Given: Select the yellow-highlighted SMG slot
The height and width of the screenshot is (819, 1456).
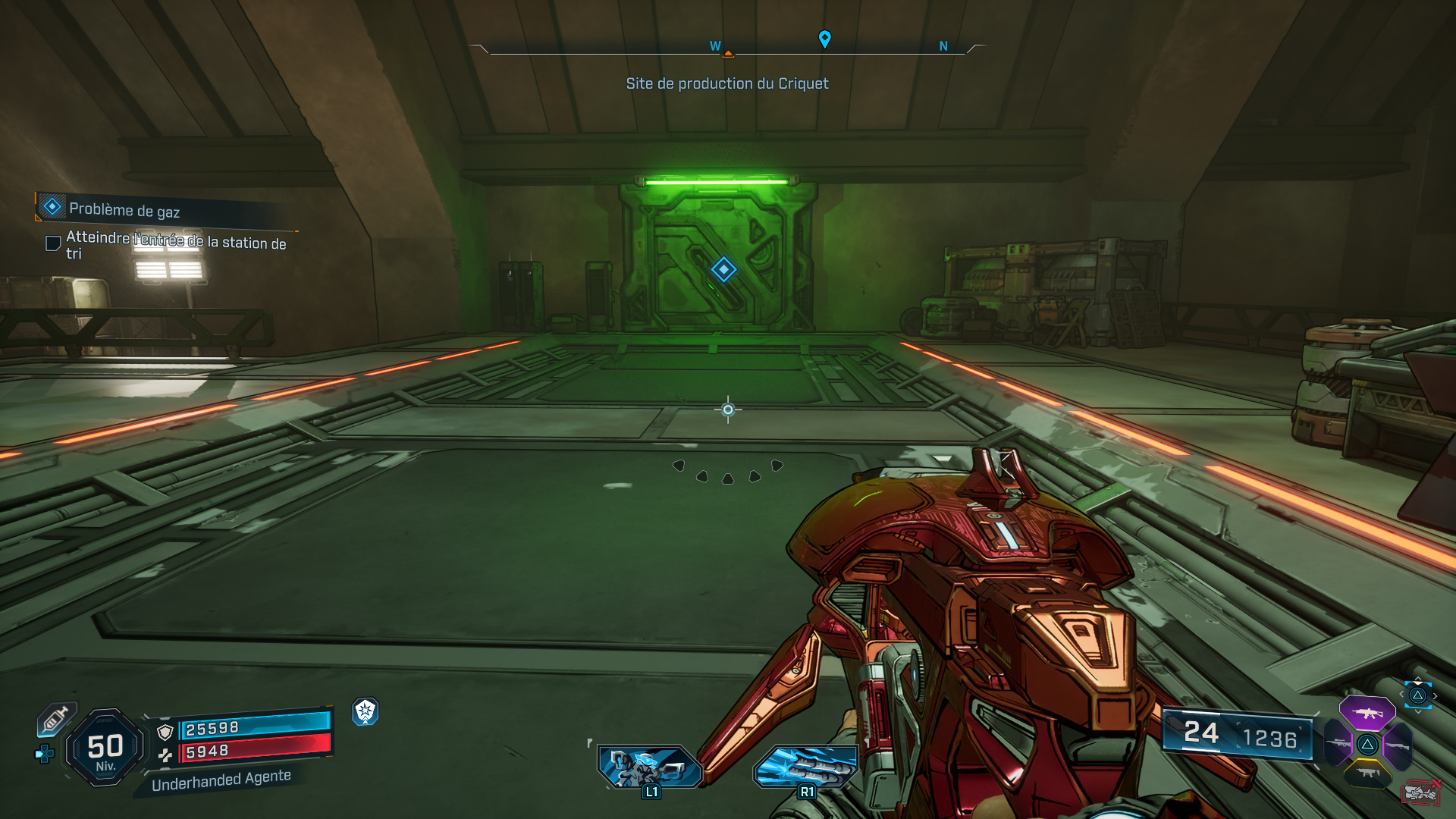Looking at the screenshot, I should click(x=1369, y=773).
